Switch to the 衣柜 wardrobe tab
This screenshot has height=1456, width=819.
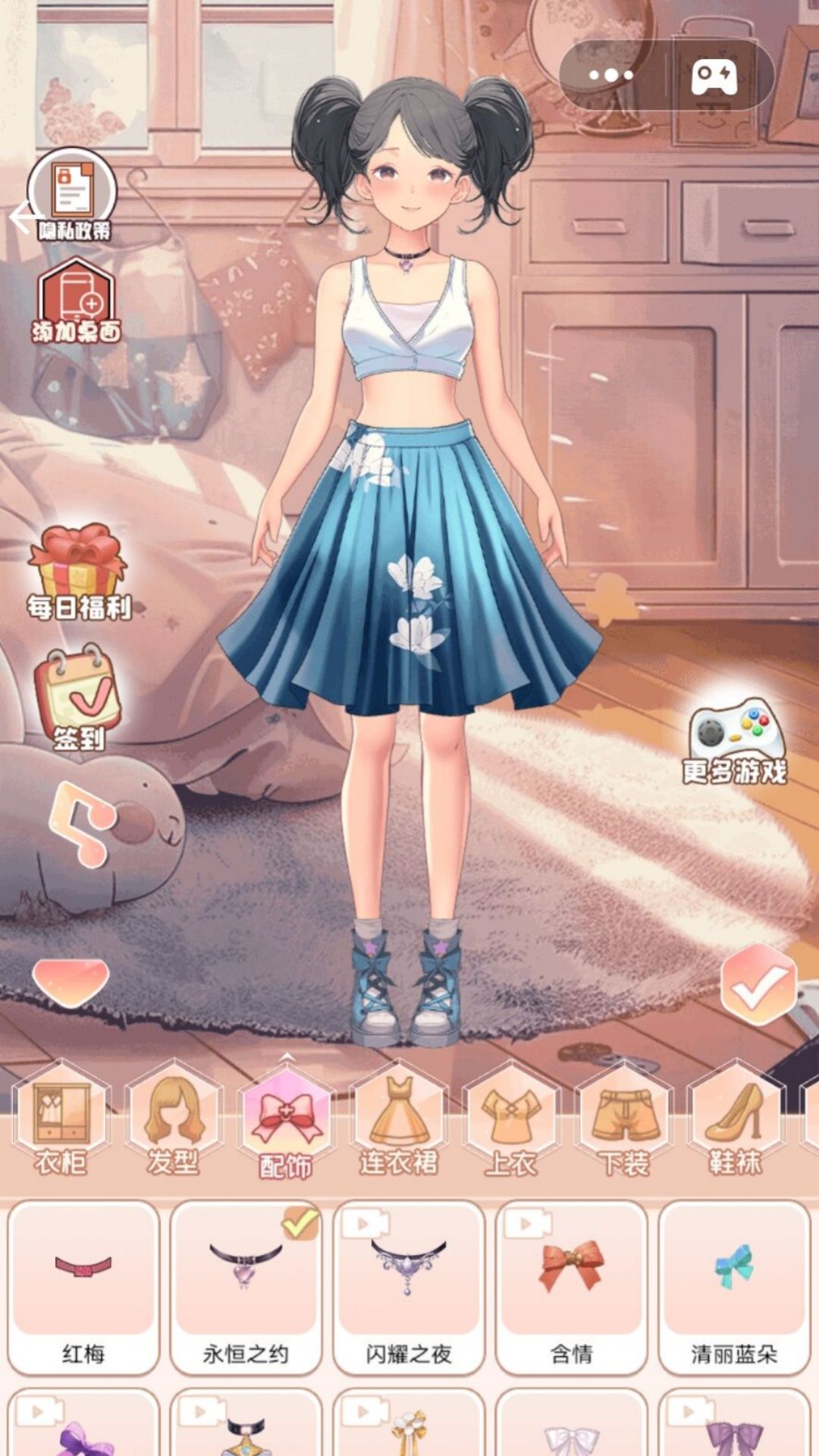tap(61, 1121)
